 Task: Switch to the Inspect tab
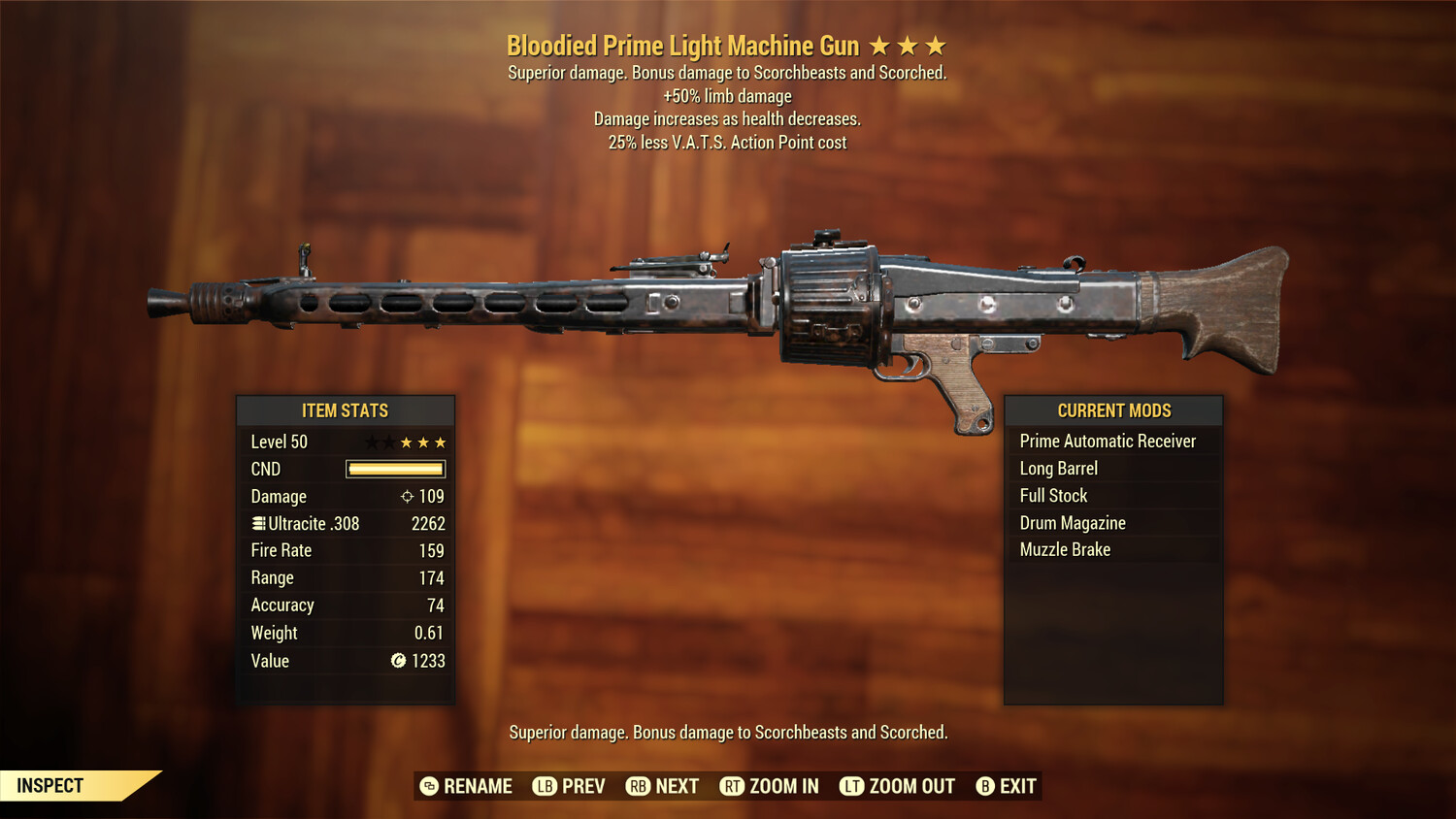50,785
